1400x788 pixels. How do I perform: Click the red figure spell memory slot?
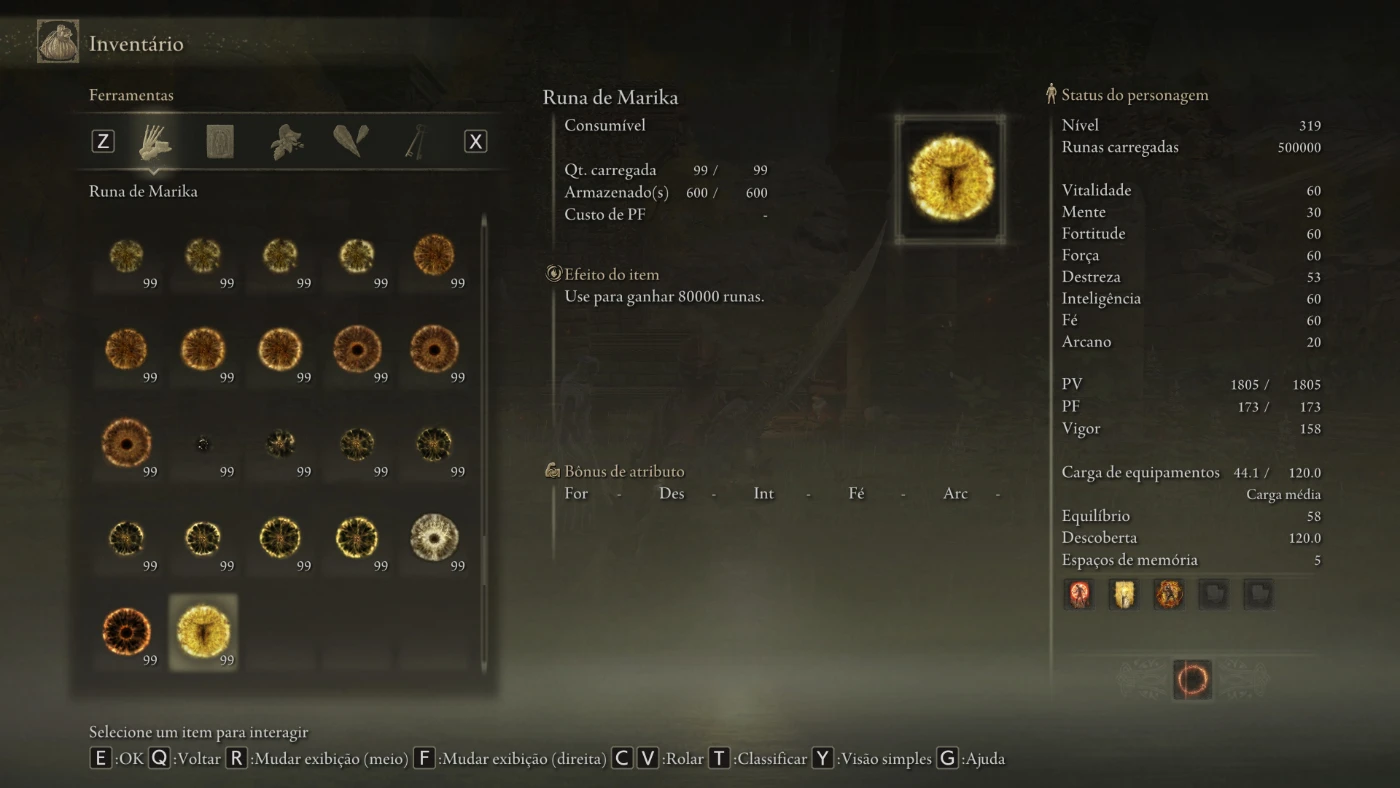[1079, 594]
